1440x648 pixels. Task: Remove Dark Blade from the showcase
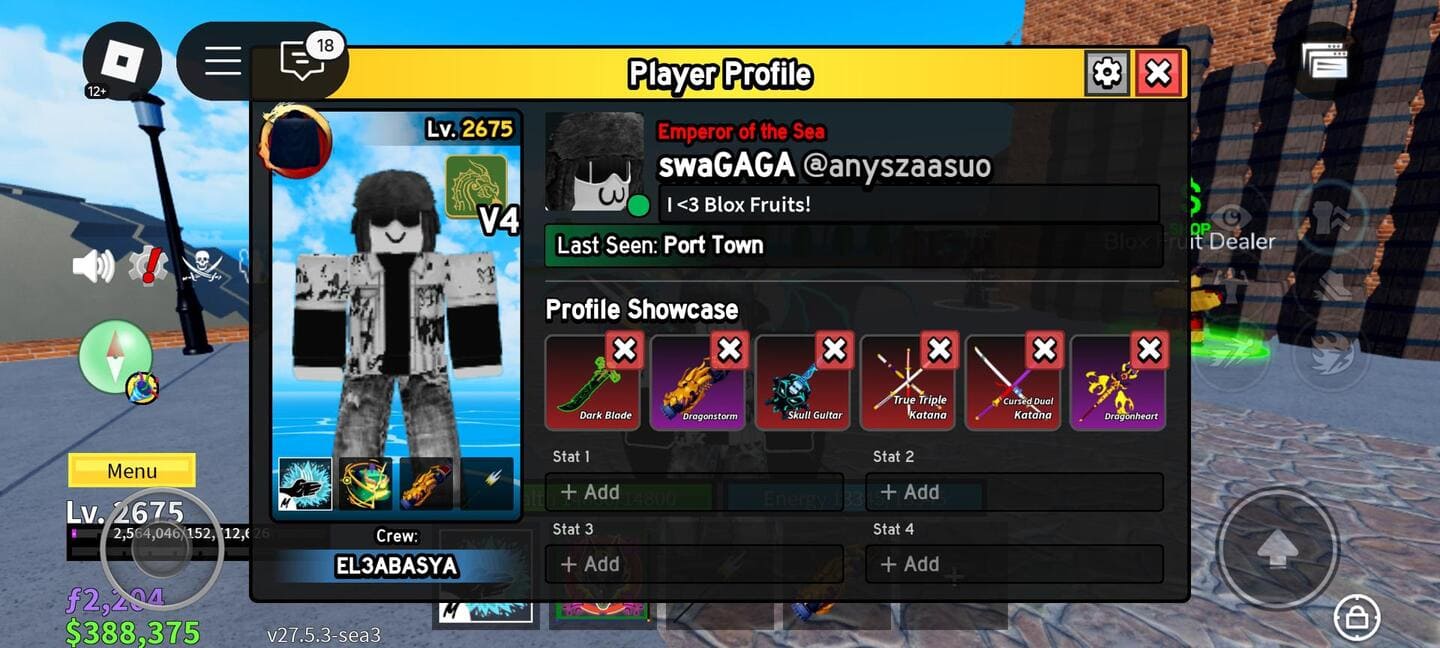(x=624, y=350)
